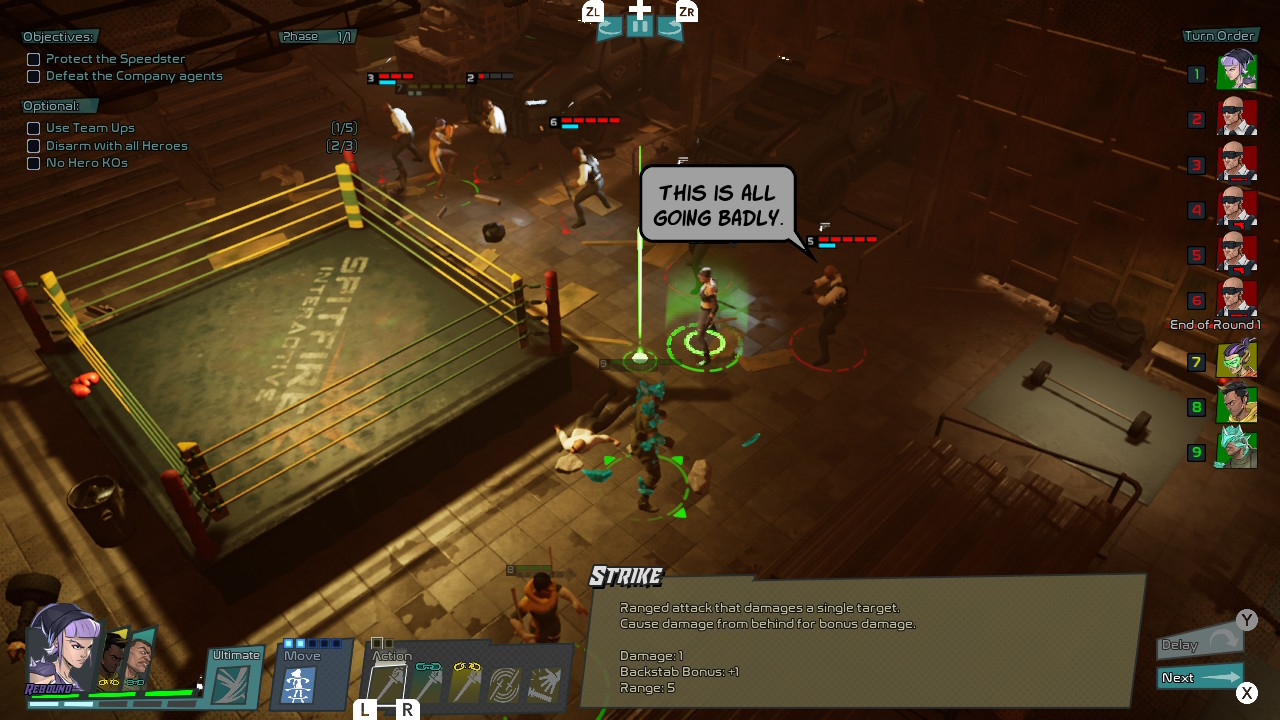Rotate camera with the left arrow button
1280x720 pixels.
click(609, 28)
